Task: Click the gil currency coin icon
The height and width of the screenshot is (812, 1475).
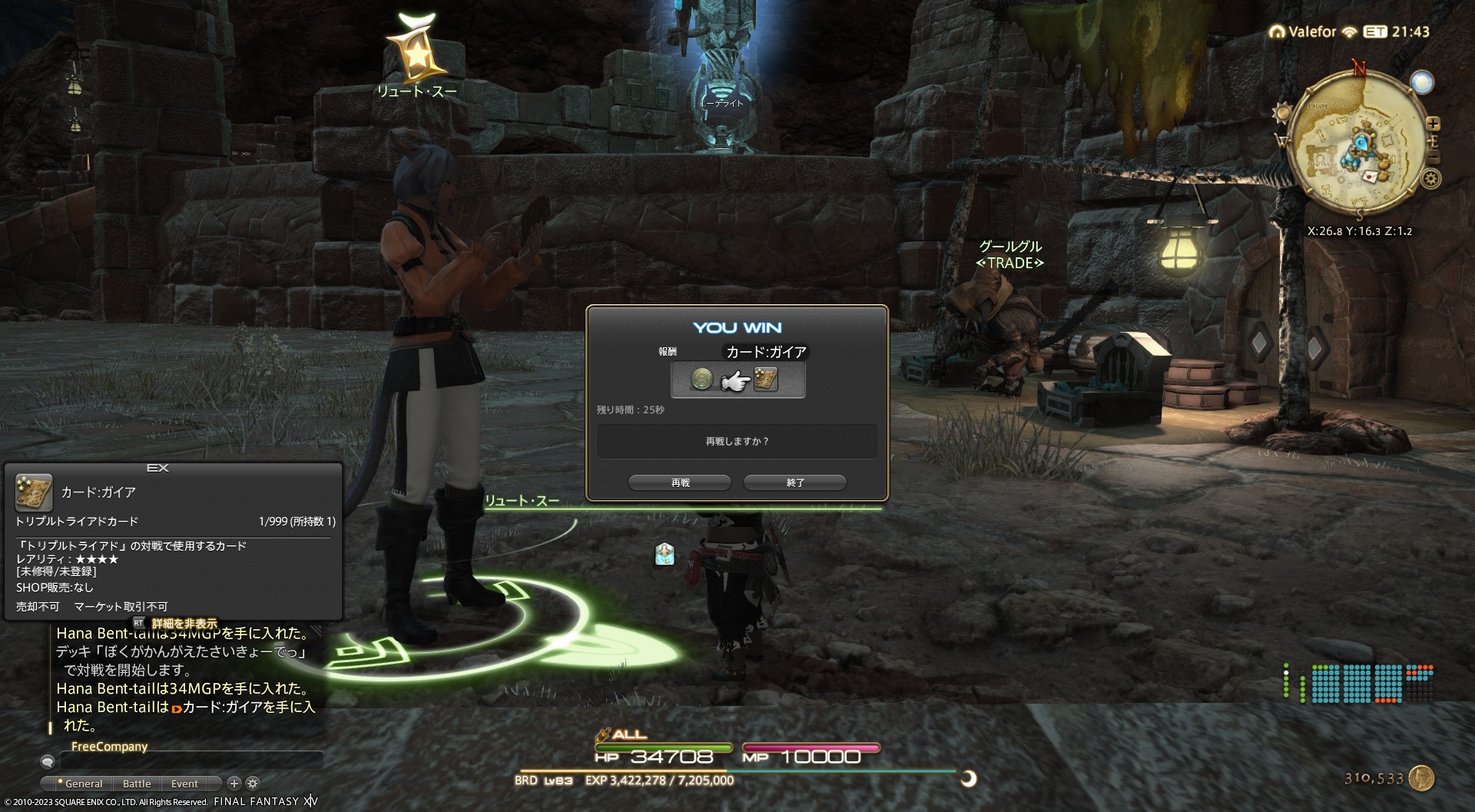Action: coord(1422,778)
